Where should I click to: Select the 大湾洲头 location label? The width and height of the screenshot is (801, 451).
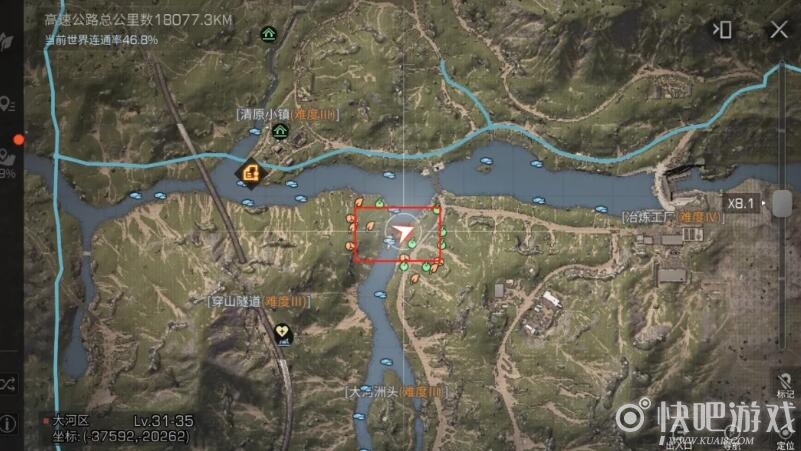click(394, 392)
